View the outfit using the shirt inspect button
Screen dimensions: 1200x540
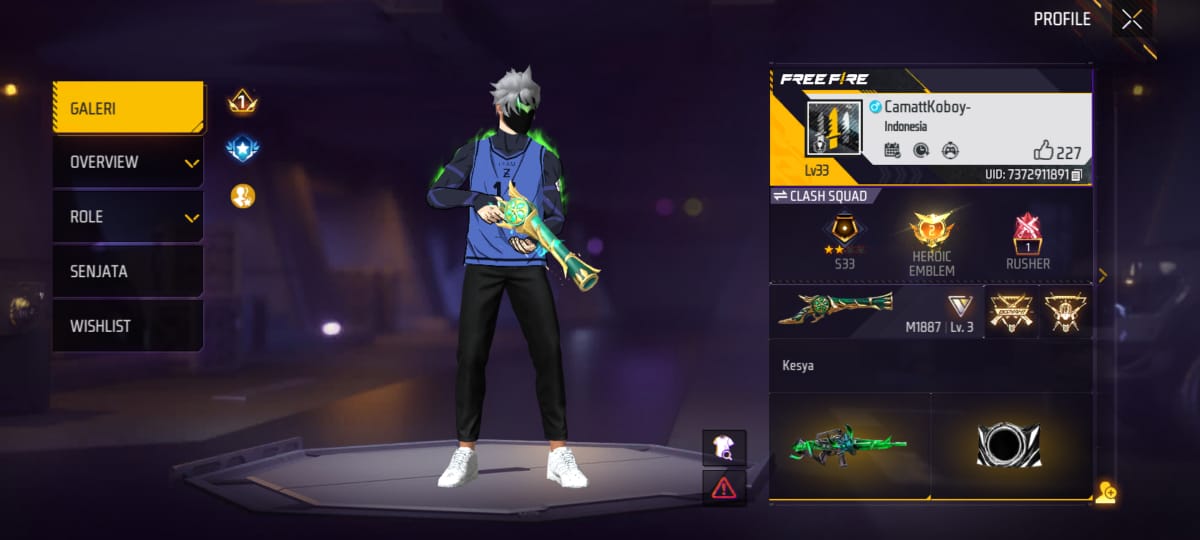point(723,448)
